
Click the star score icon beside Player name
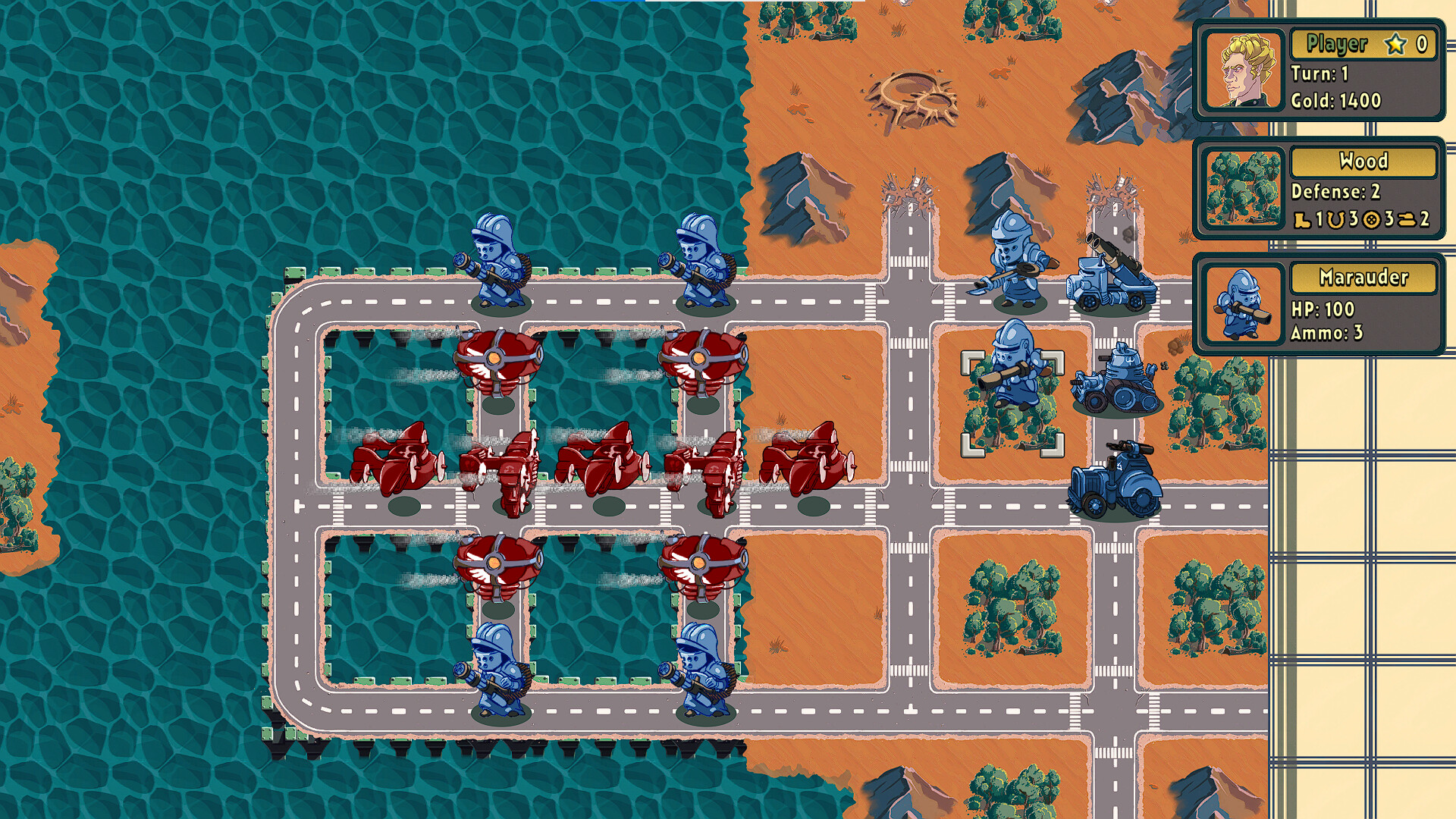coord(1396,45)
